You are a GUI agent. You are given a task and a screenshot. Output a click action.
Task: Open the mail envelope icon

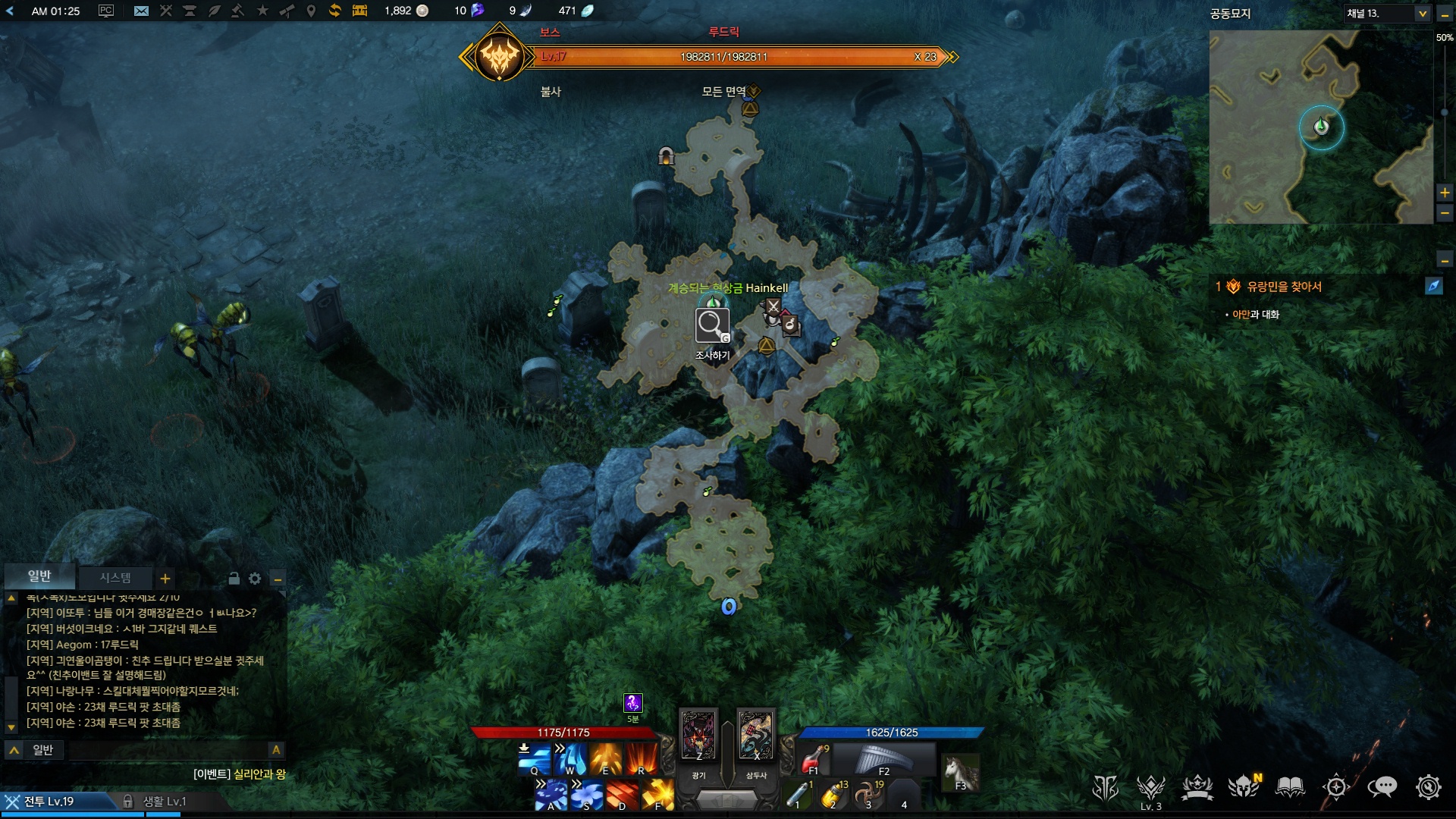[x=141, y=11]
